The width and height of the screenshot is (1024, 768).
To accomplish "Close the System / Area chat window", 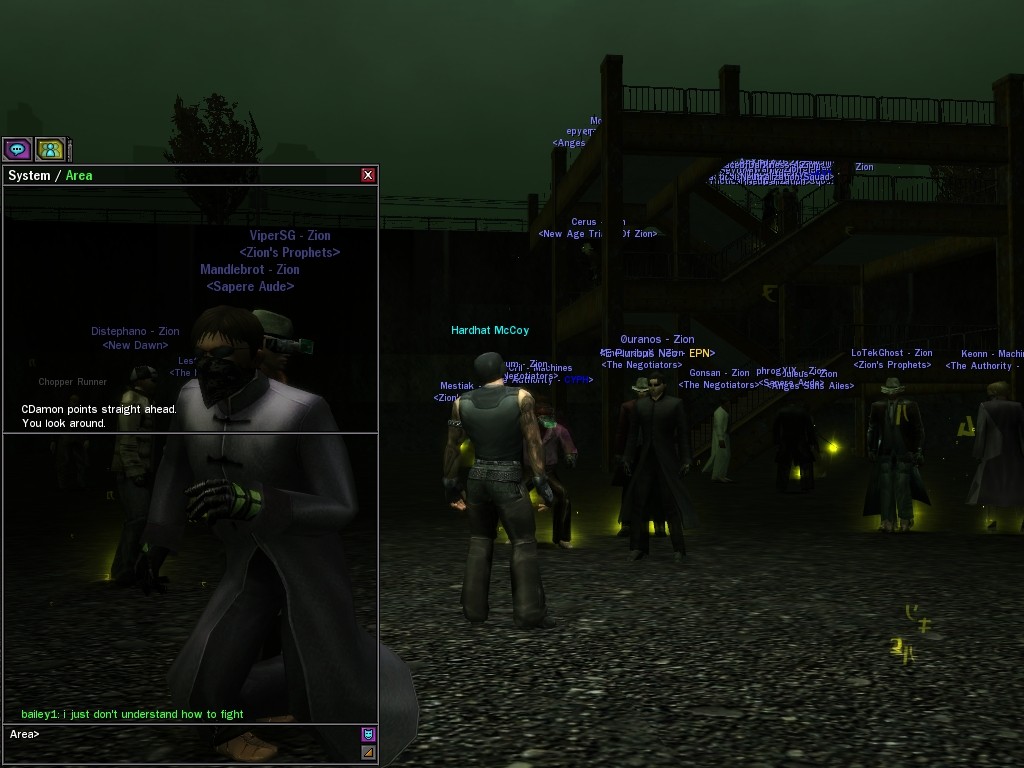I will click(x=368, y=175).
